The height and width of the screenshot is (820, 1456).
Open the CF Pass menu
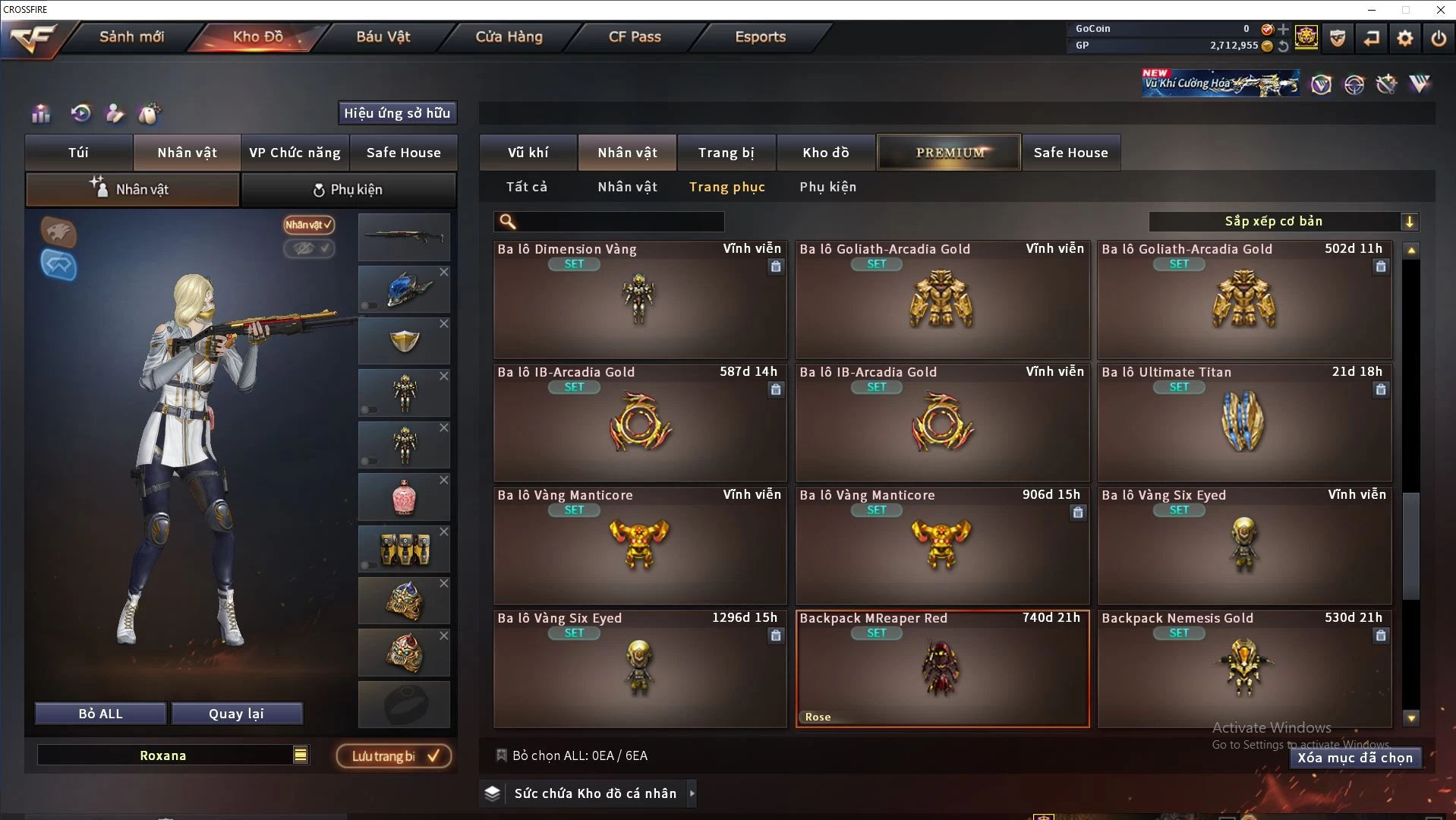pyautogui.click(x=635, y=36)
